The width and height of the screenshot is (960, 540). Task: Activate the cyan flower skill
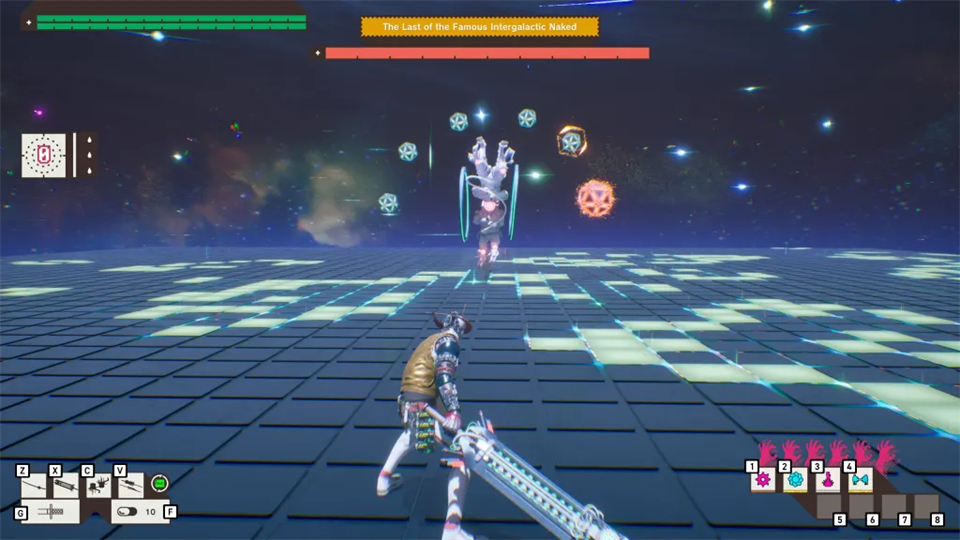point(796,480)
